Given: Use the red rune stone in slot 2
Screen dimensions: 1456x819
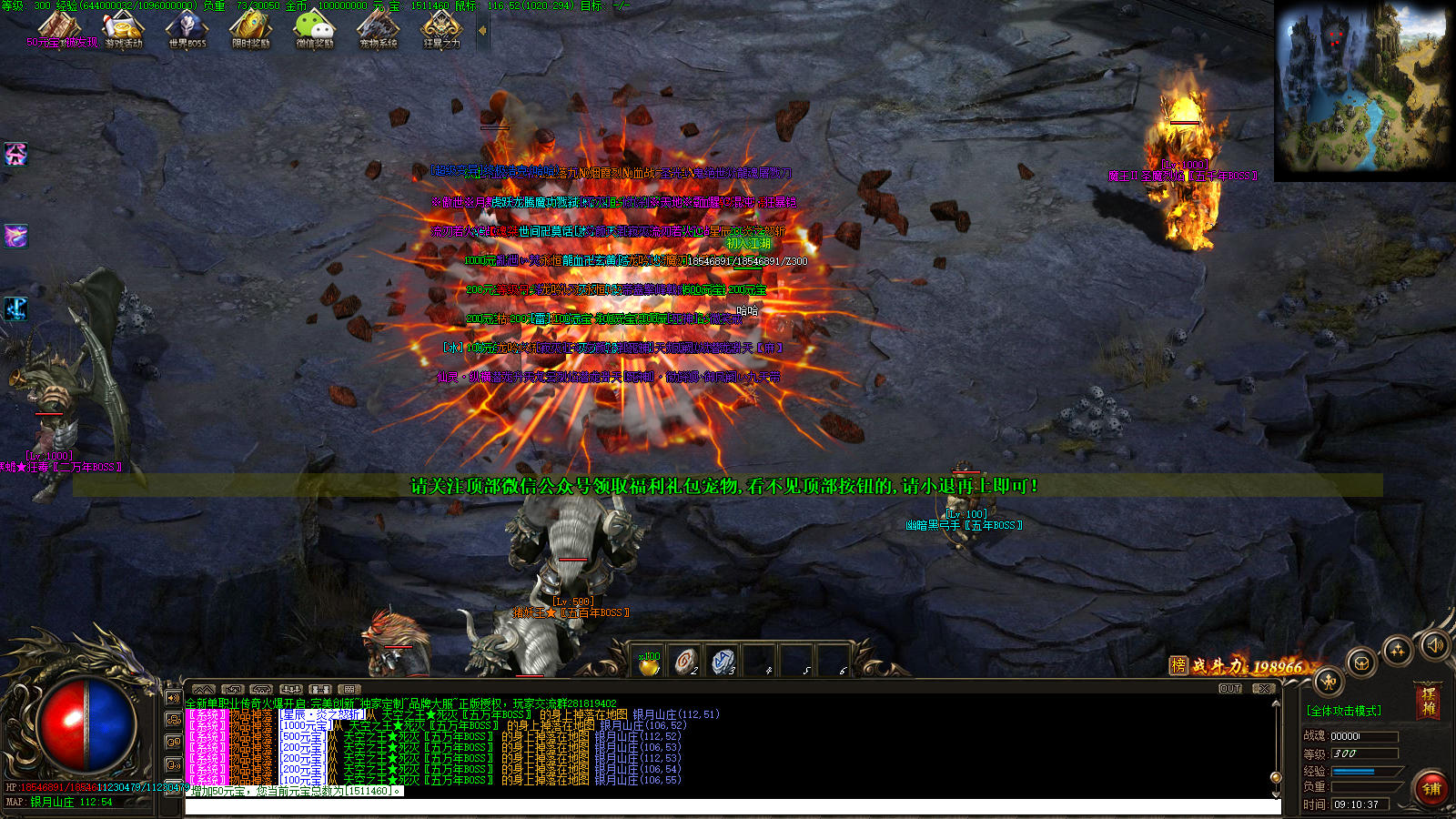Looking at the screenshot, I should (x=685, y=661).
